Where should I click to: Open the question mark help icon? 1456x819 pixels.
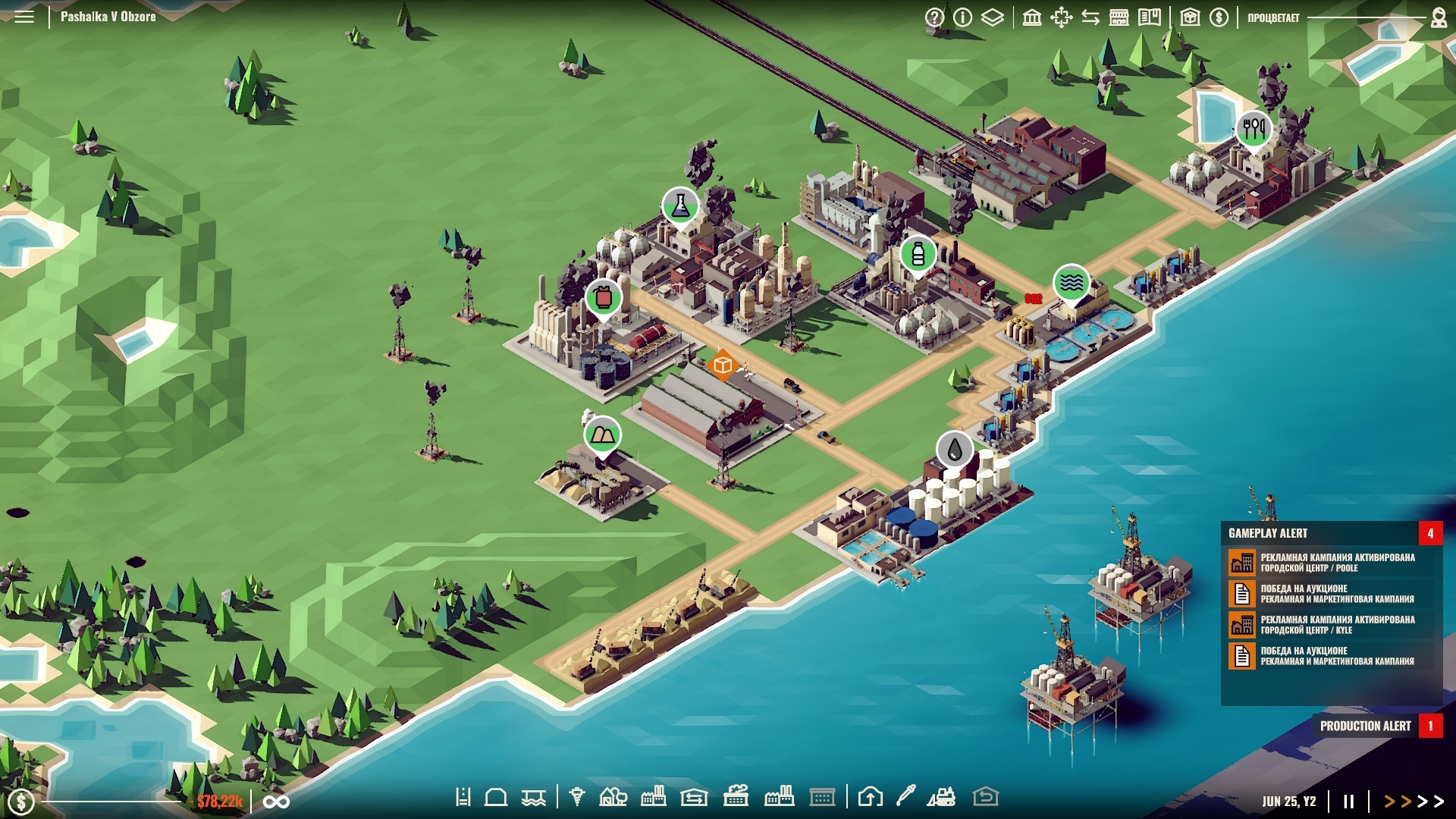click(x=934, y=17)
